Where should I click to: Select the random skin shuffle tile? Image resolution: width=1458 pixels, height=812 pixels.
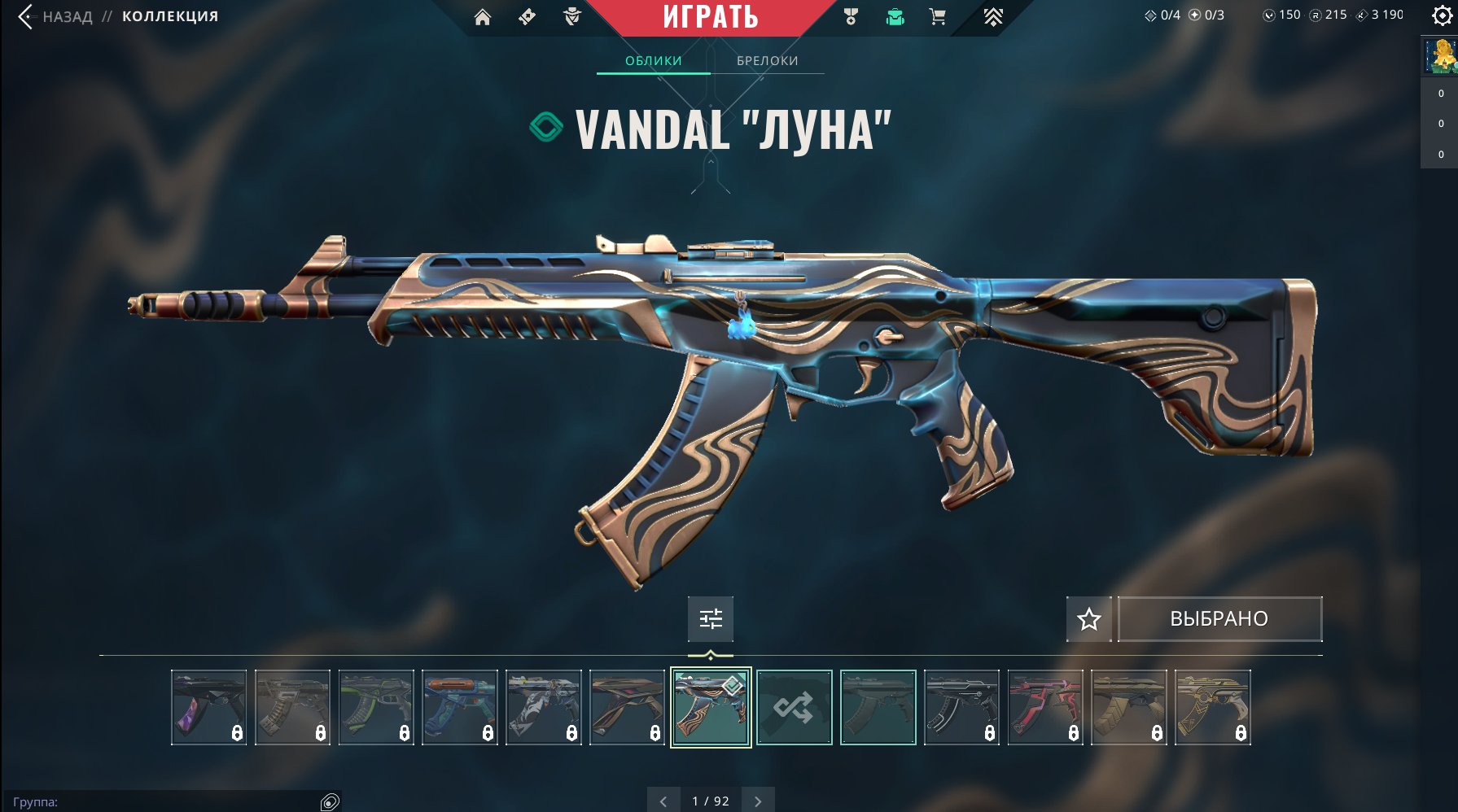click(795, 706)
